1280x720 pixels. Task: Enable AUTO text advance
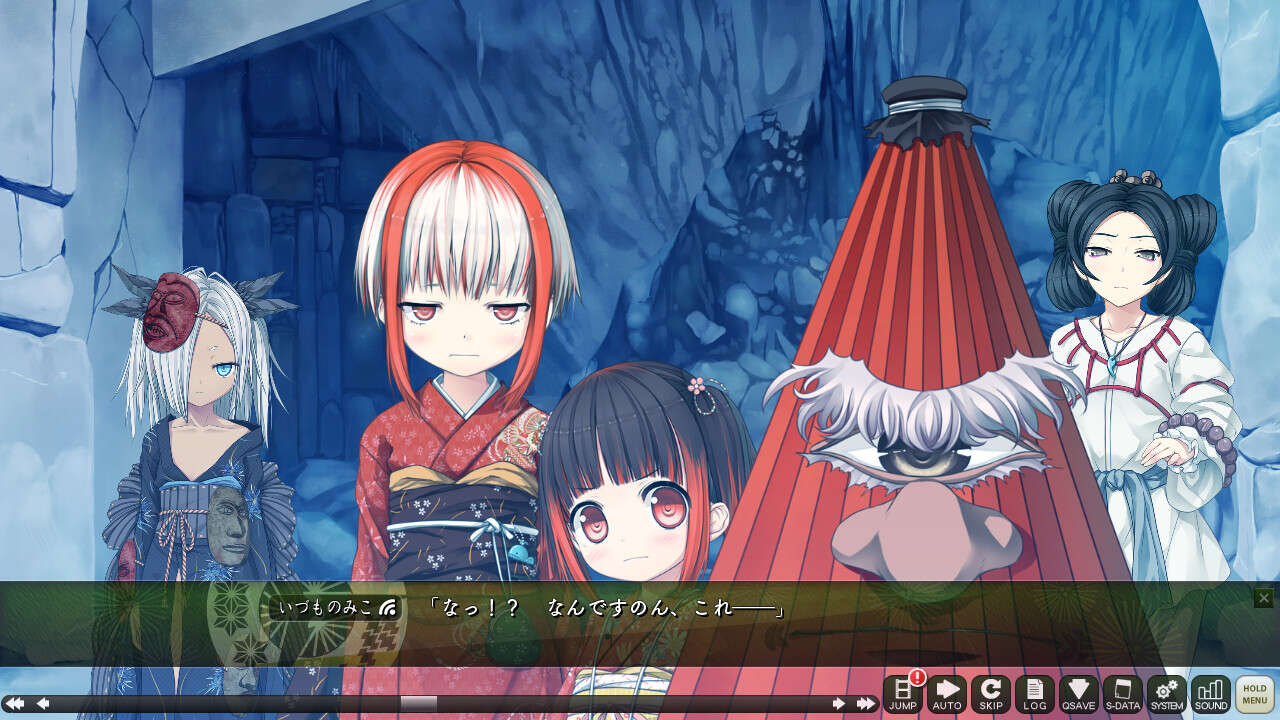pyautogui.click(x=946, y=694)
